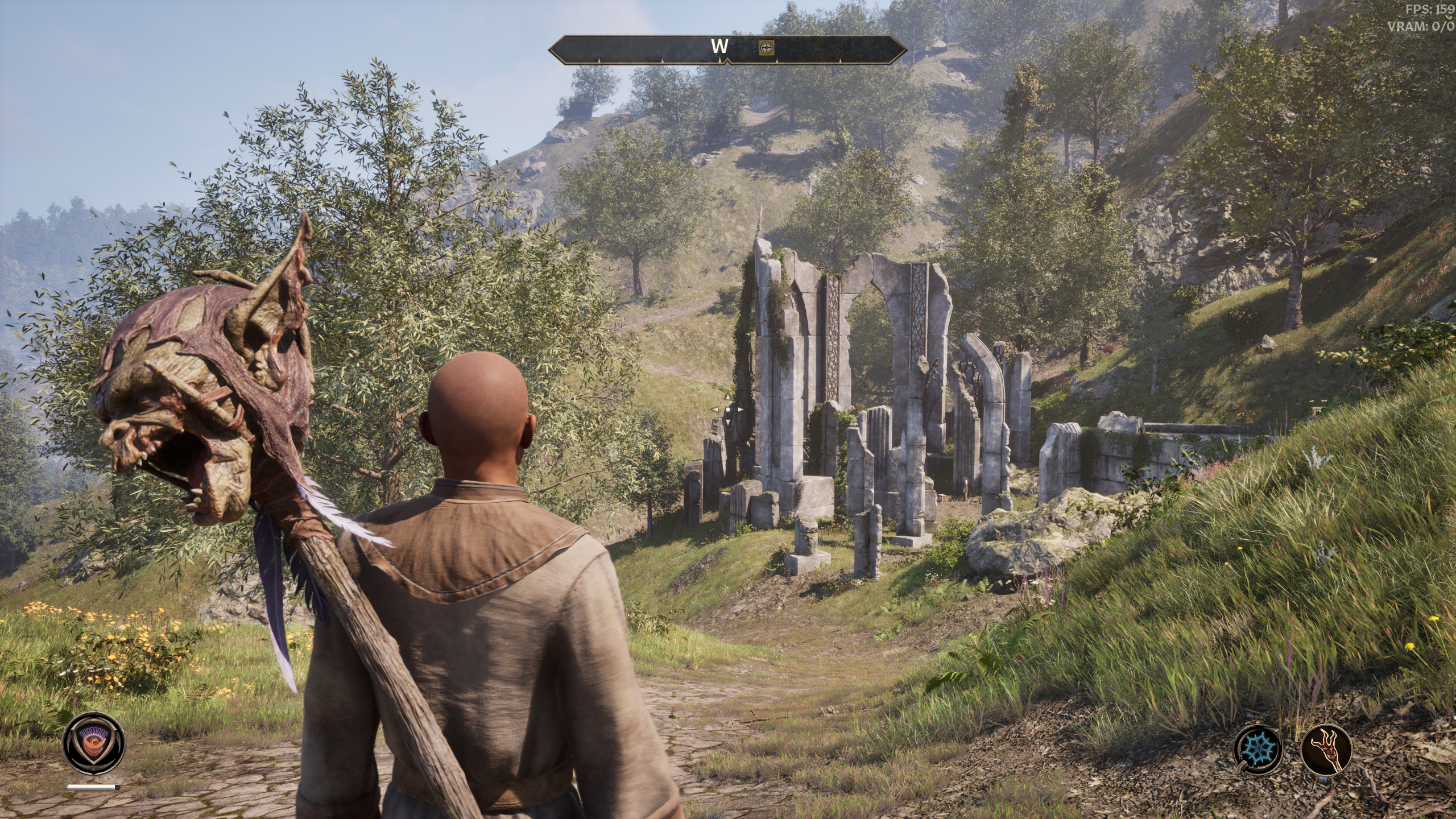
Task: Activate the blue frost web spell icon
Action: click(x=1258, y=750)
